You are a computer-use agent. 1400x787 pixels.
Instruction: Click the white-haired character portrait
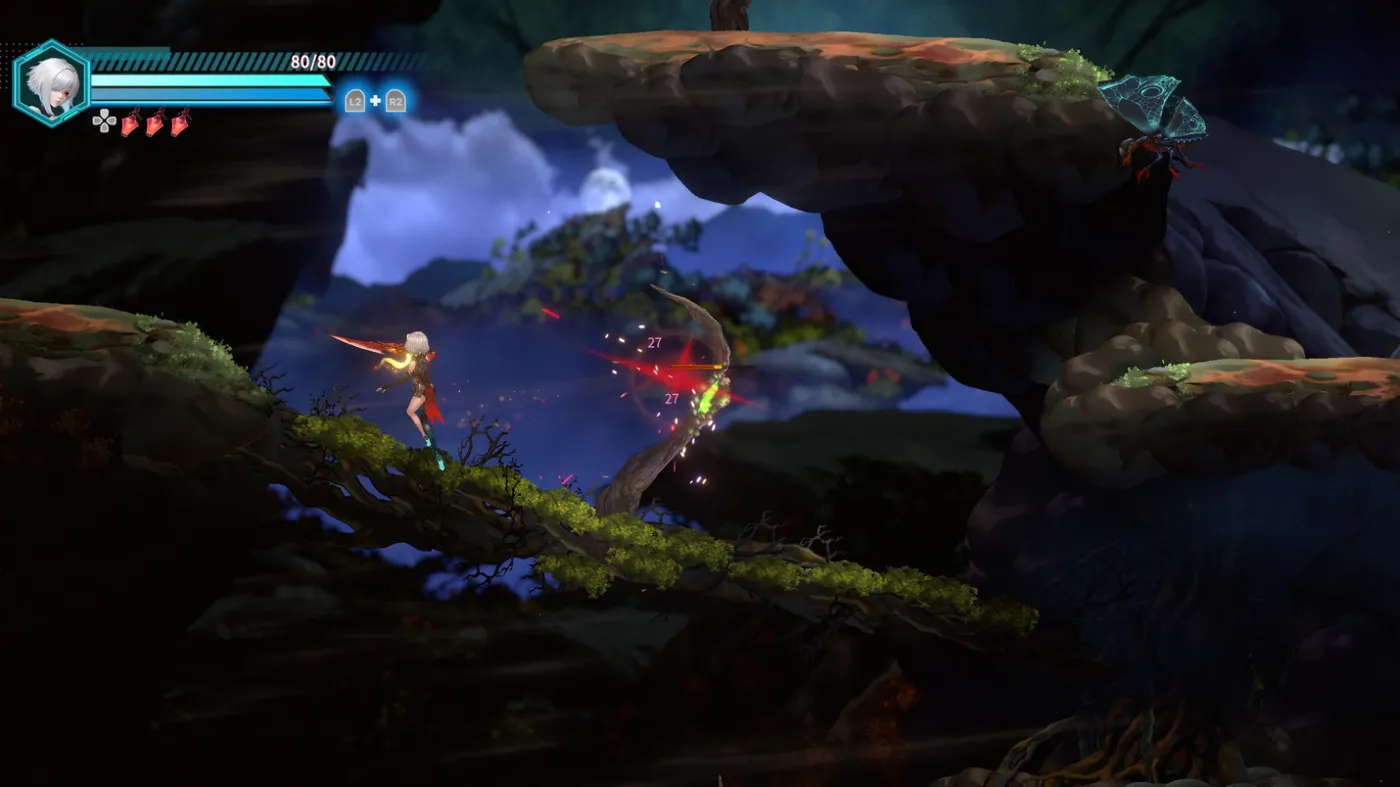pos(50,83)
